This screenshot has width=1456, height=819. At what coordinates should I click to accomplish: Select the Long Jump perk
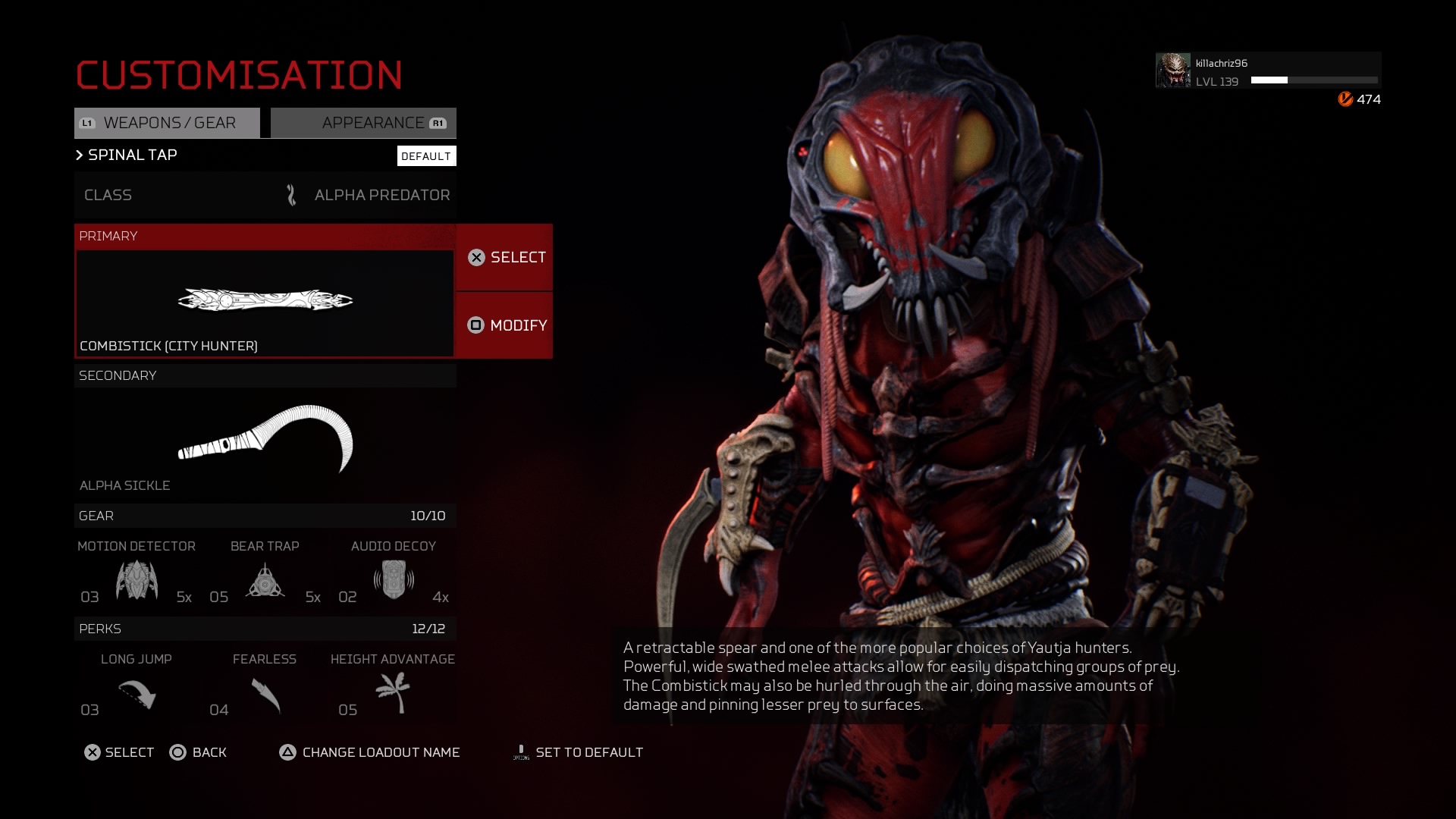pos(136,693)
